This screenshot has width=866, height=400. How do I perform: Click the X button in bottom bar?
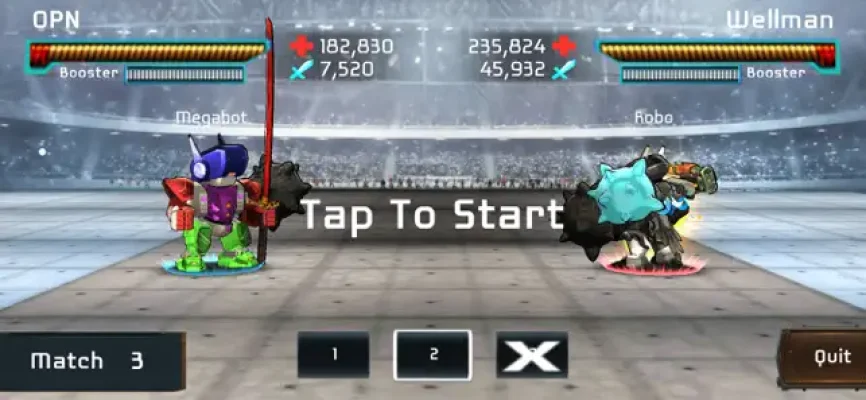(x=531, y=355)
